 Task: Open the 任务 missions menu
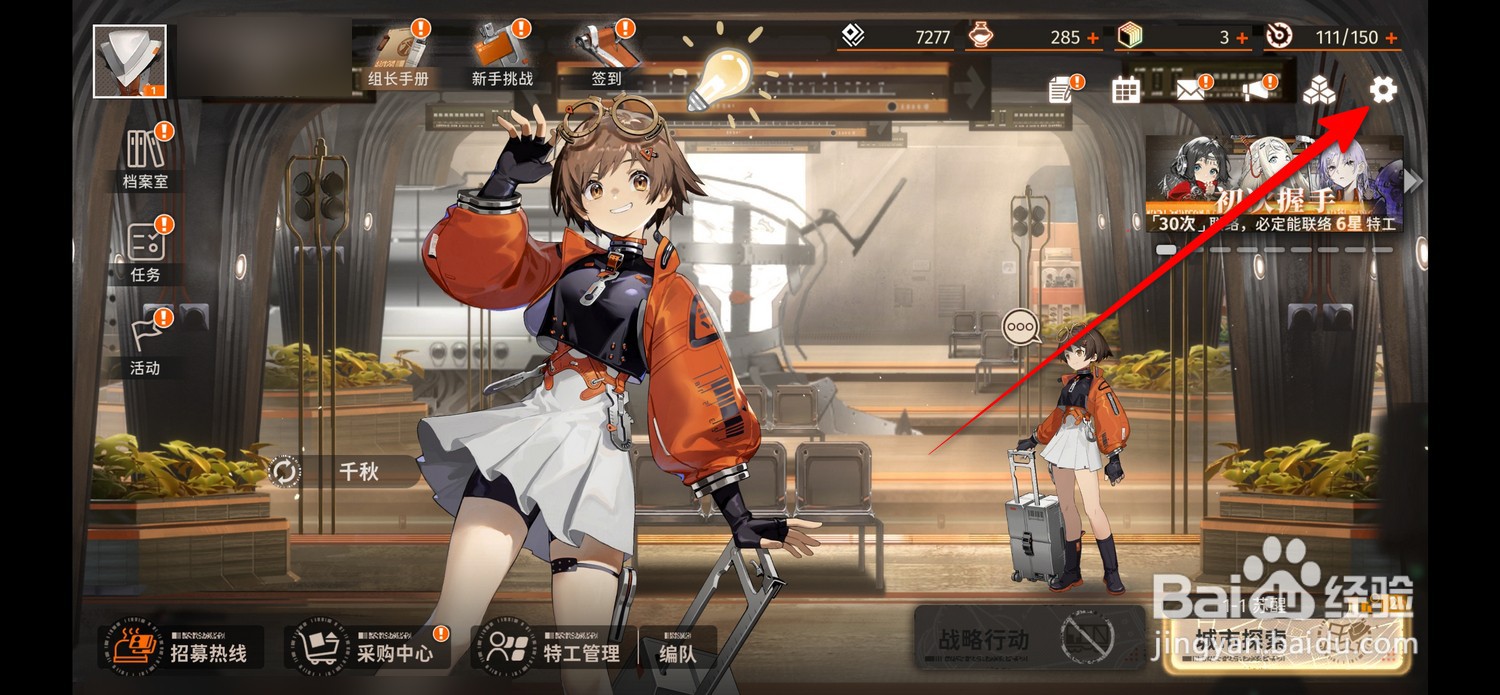point(146,250)
